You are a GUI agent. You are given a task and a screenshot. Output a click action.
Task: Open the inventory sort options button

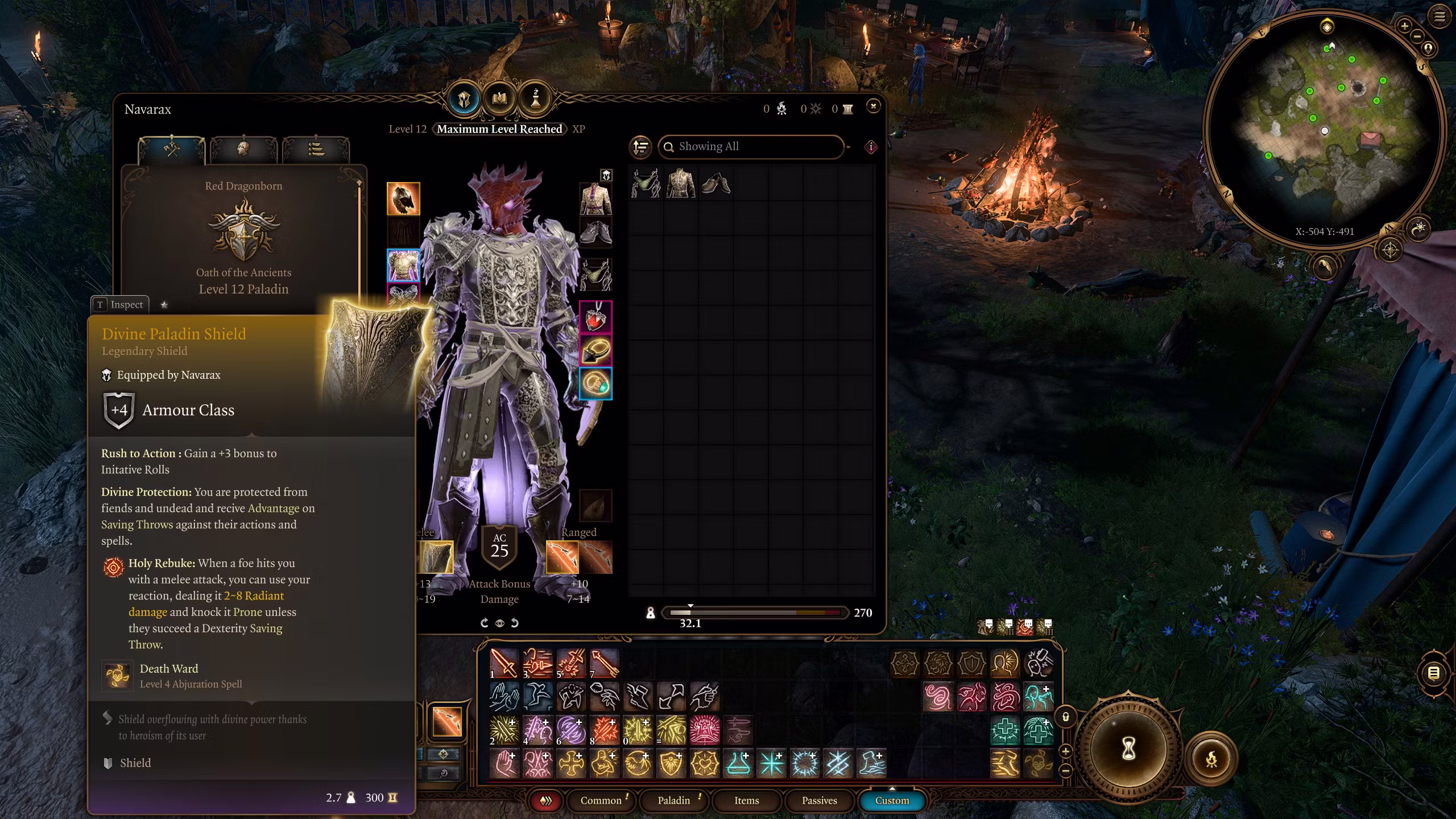[640, 147]
